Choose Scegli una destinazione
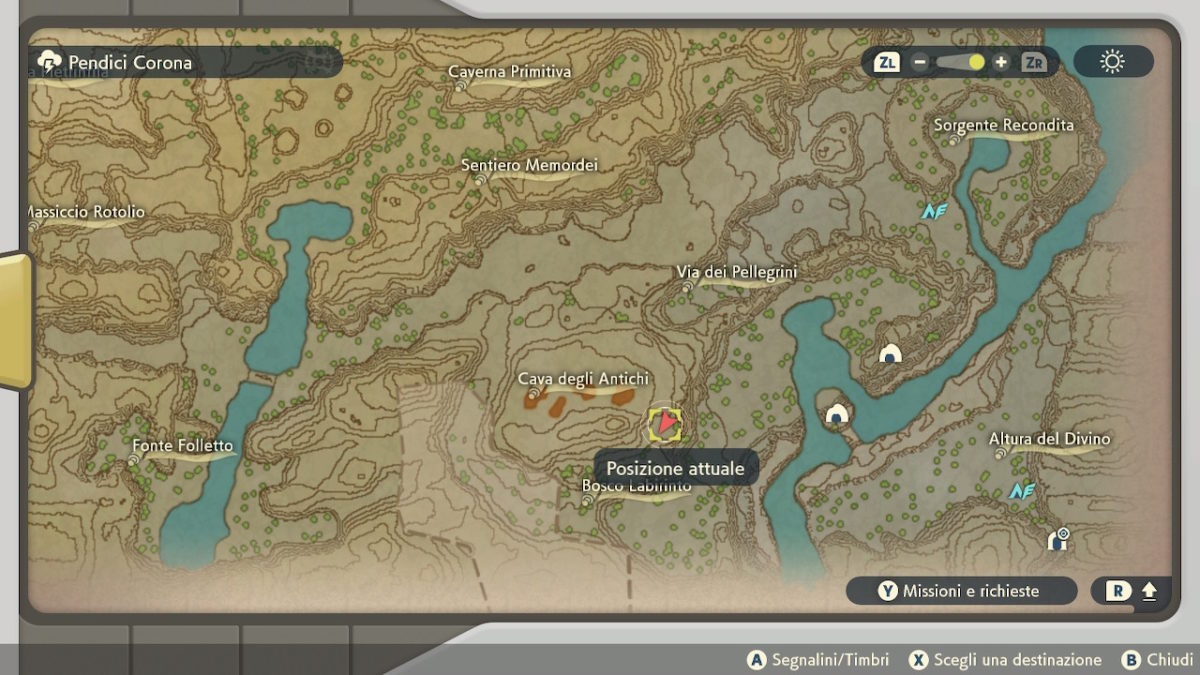This screenshot has height=675, width=1200. click(1004, 660)
